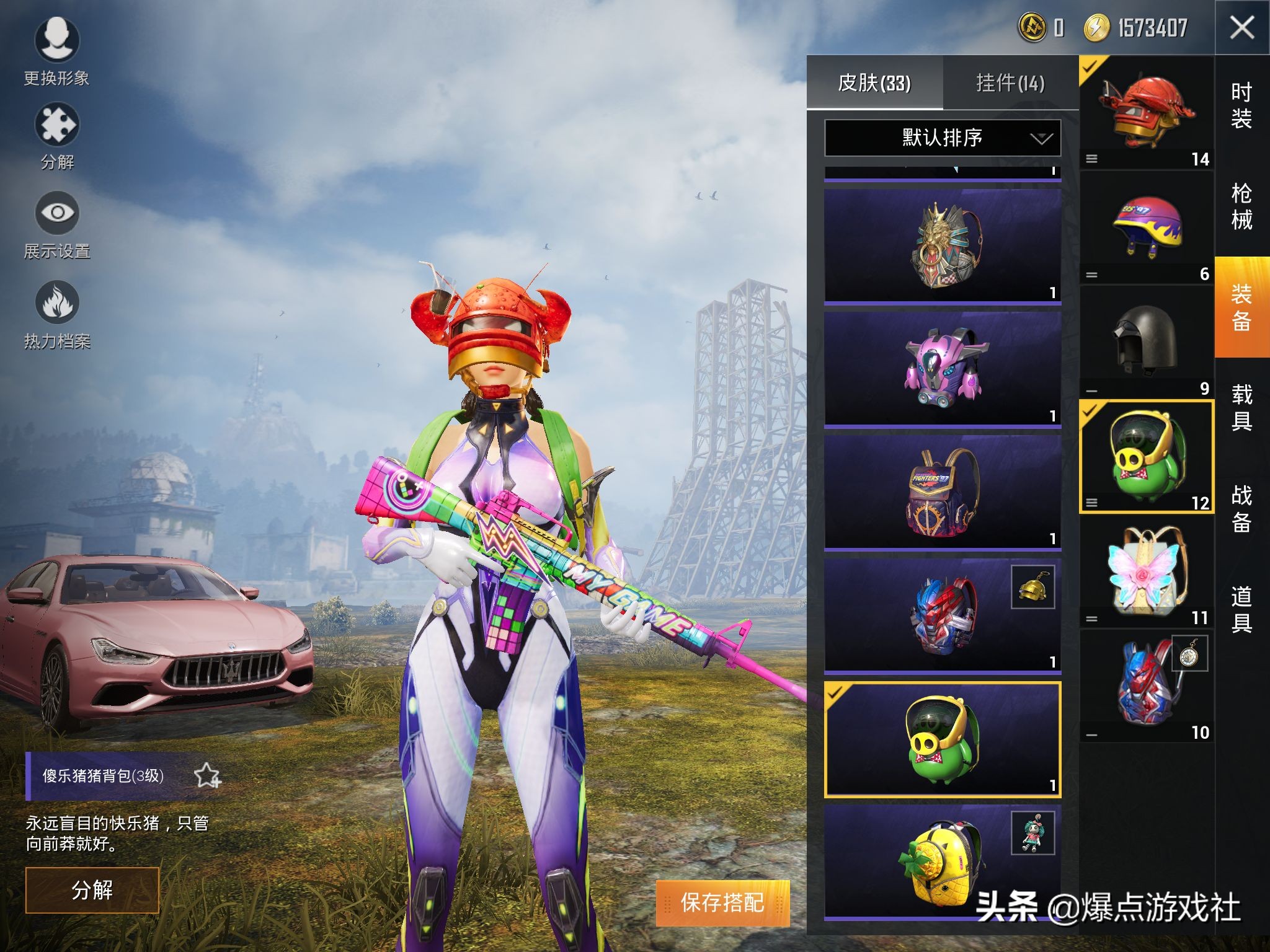Image resolution: width=1270 pixels, height=952 pixels.
Task: Open the 时装 outfits category
Action: [x=1241, y=105]
